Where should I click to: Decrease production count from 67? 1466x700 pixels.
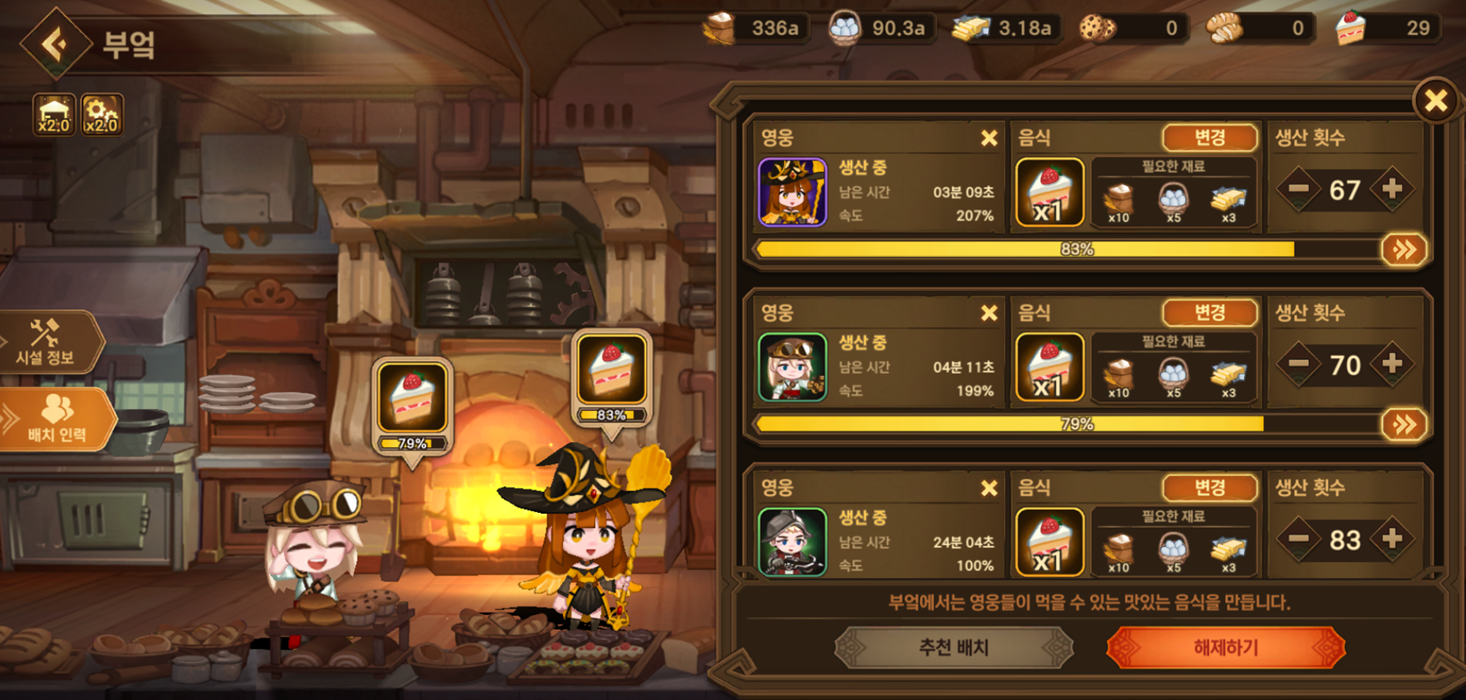[1299, 189]
